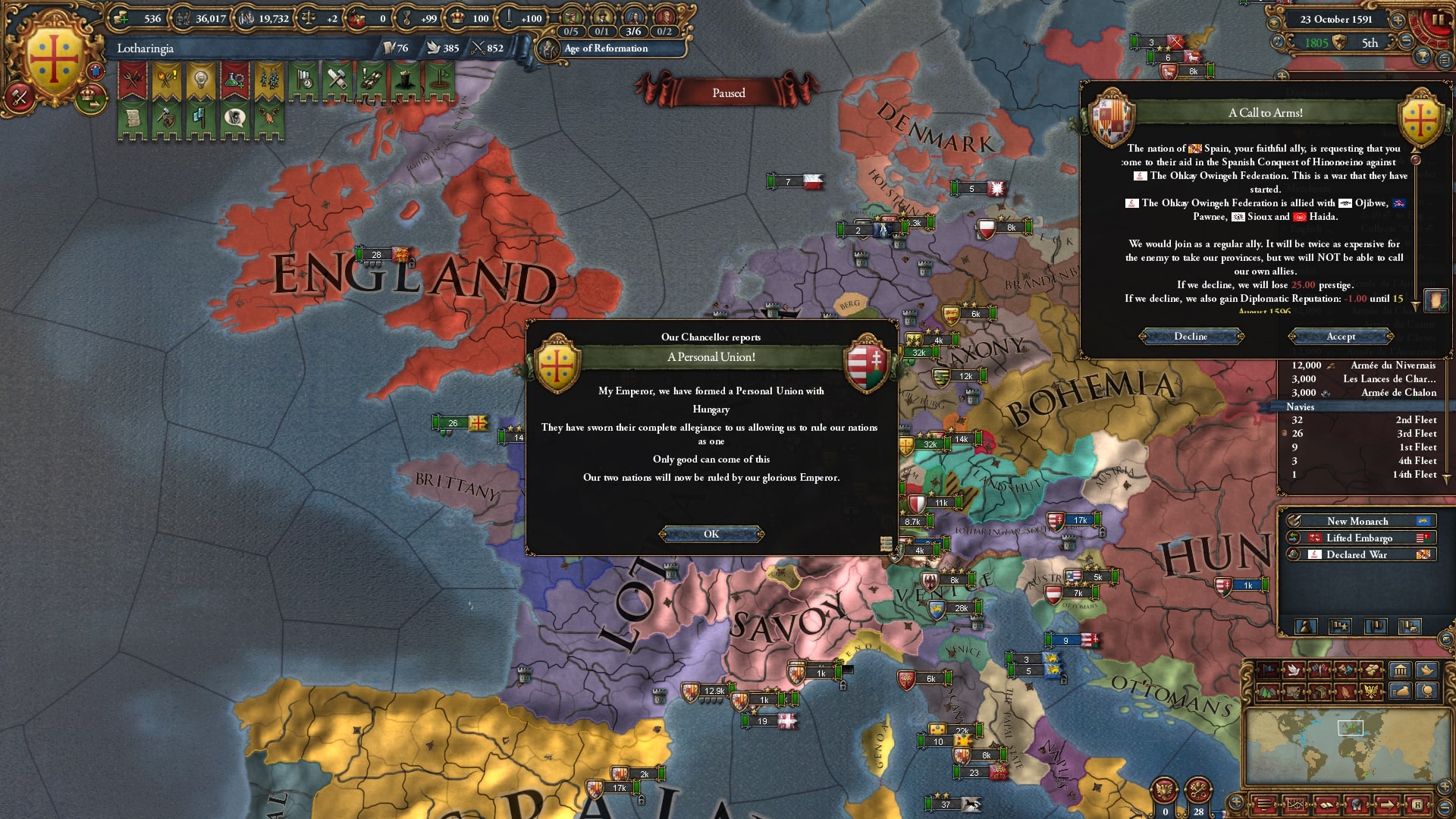Viewport: 1456px width, 819px height.
Task: Open Lotharingia's country shield menu
Action: click(54, 59)
